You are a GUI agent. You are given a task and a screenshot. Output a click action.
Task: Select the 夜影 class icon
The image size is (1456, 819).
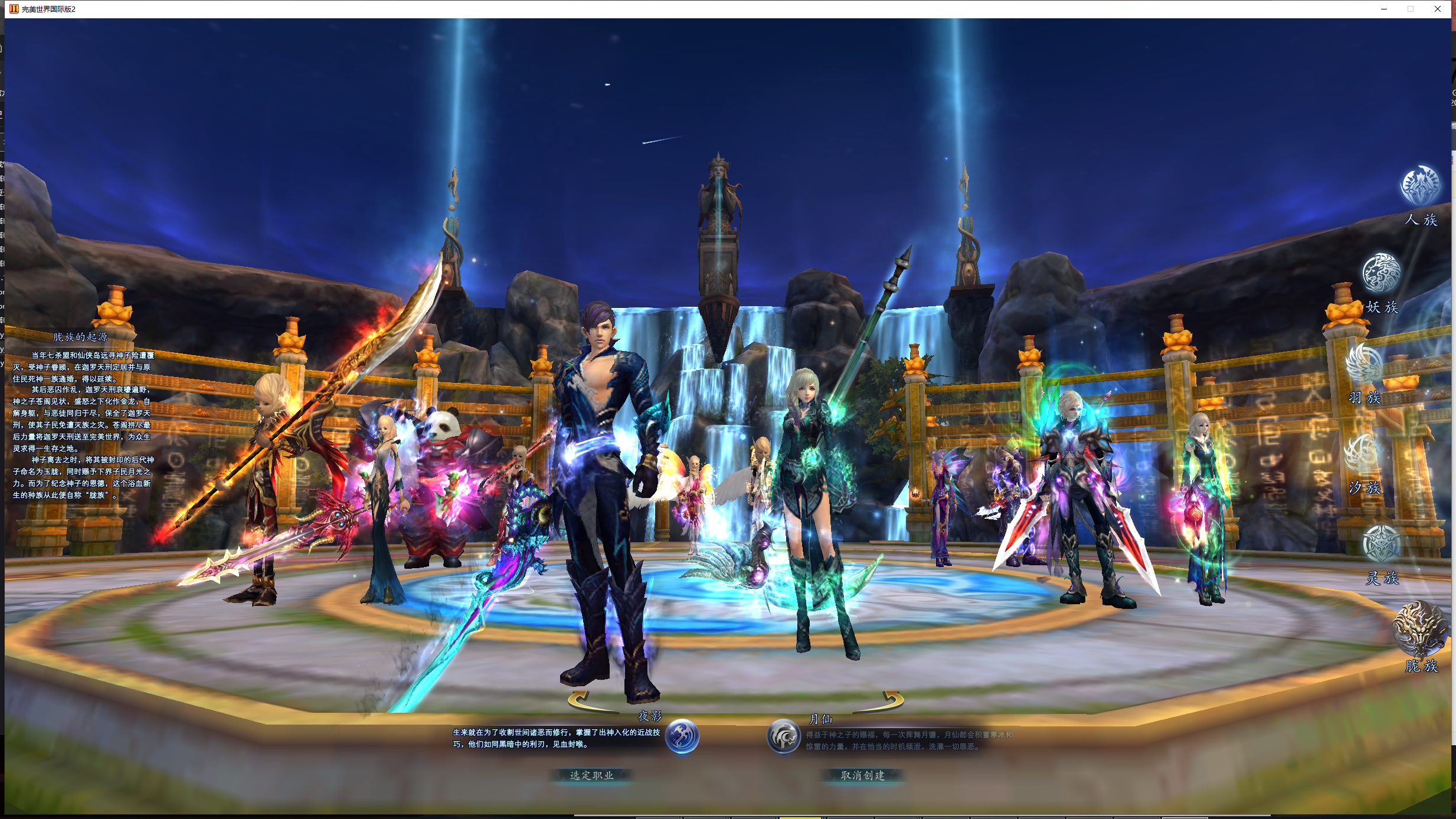pyautogui.click(x=682, y=736)
